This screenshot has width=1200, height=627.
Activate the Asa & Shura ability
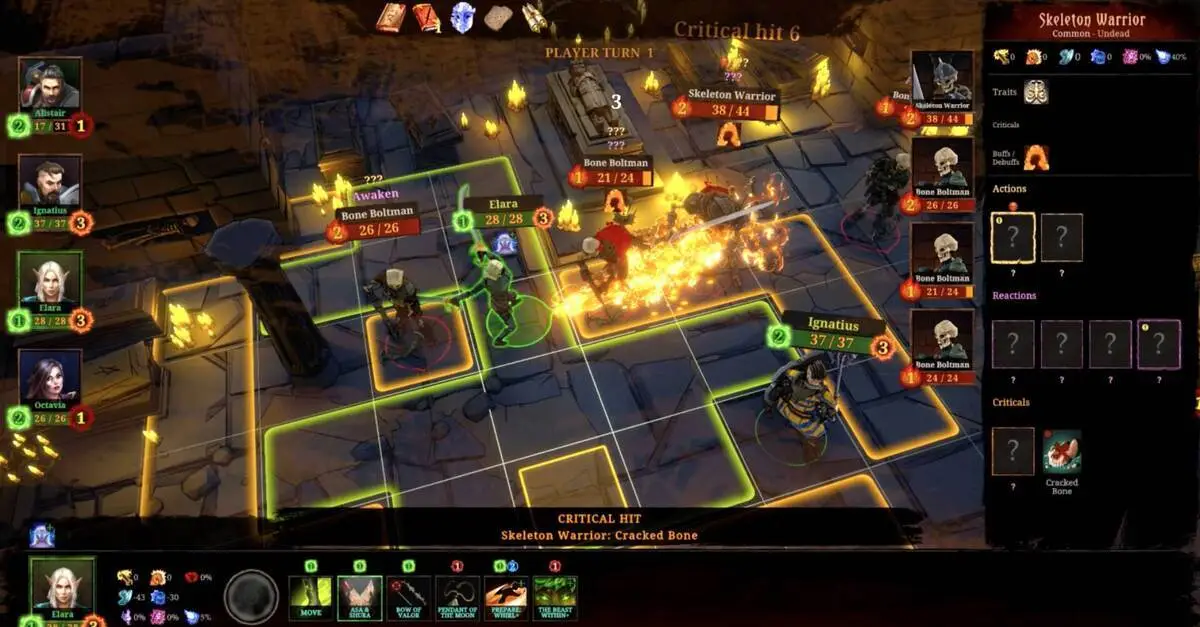[360, 598]
